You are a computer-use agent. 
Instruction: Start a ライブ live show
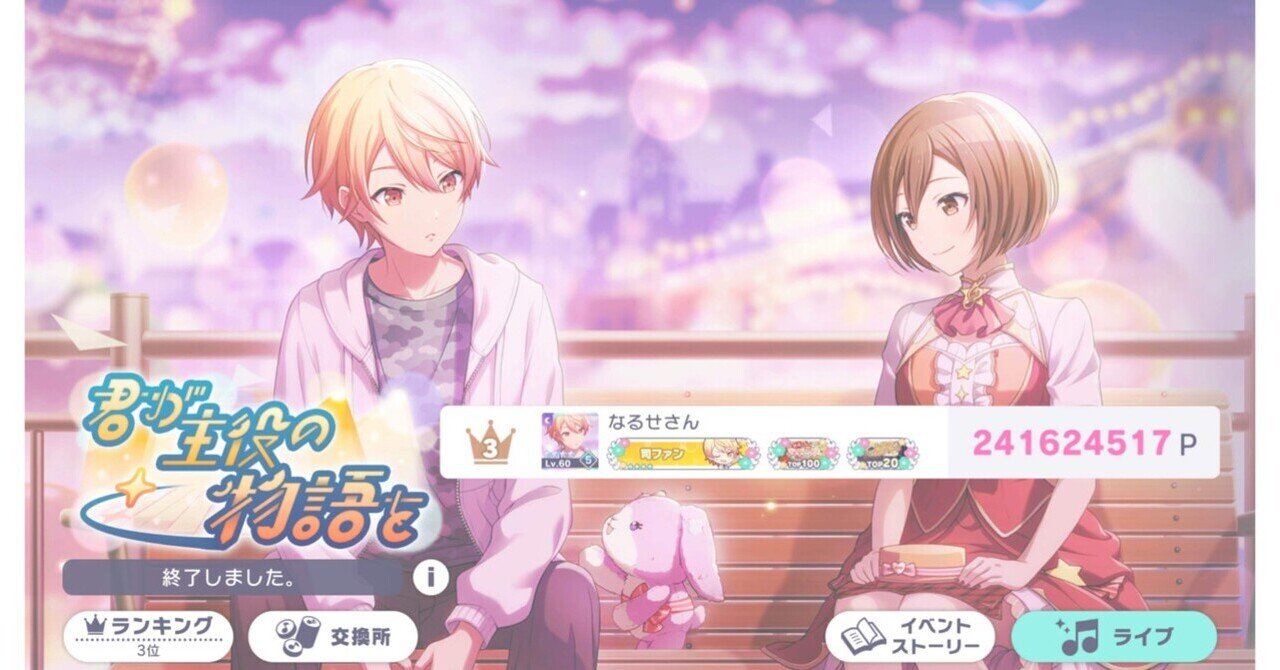[1113, 634]
